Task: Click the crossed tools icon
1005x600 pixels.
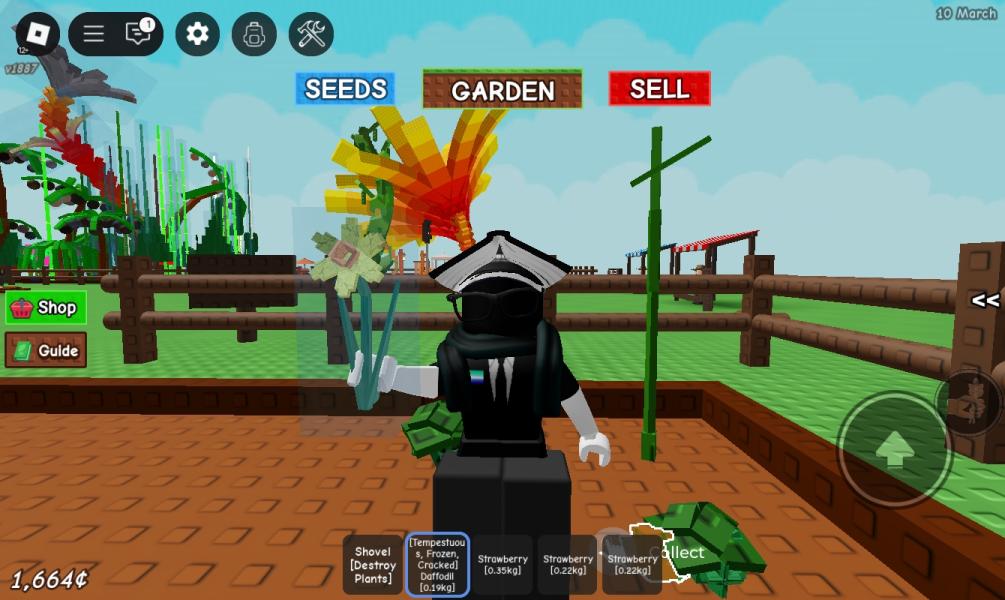Action: coord(311,34)
